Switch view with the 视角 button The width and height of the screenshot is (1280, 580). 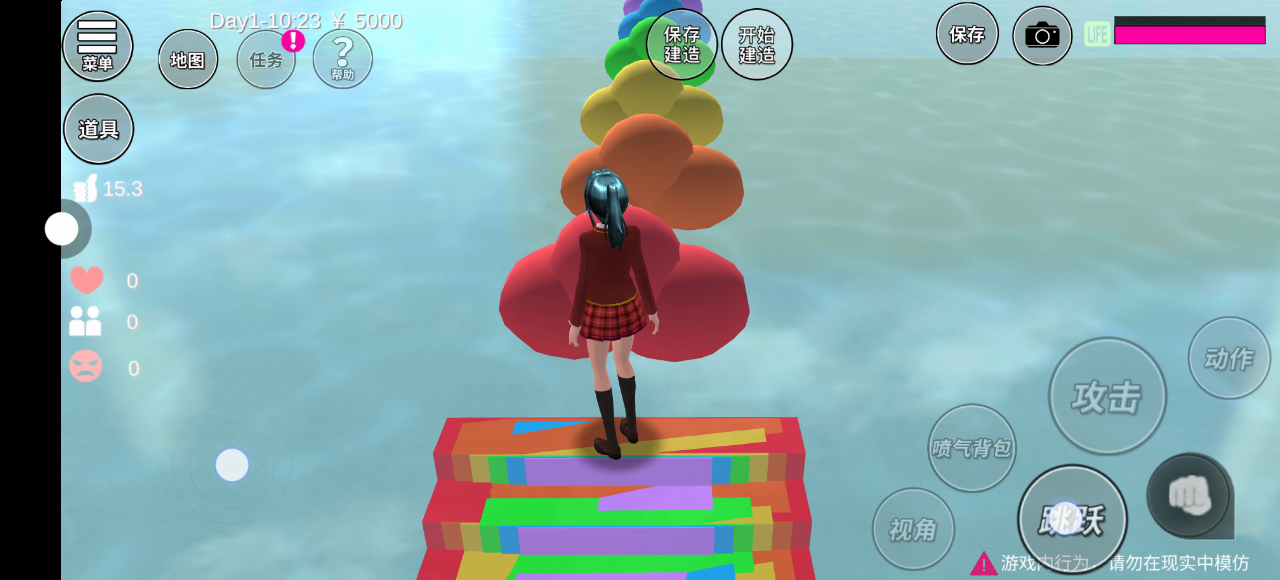tap(913, 529)
